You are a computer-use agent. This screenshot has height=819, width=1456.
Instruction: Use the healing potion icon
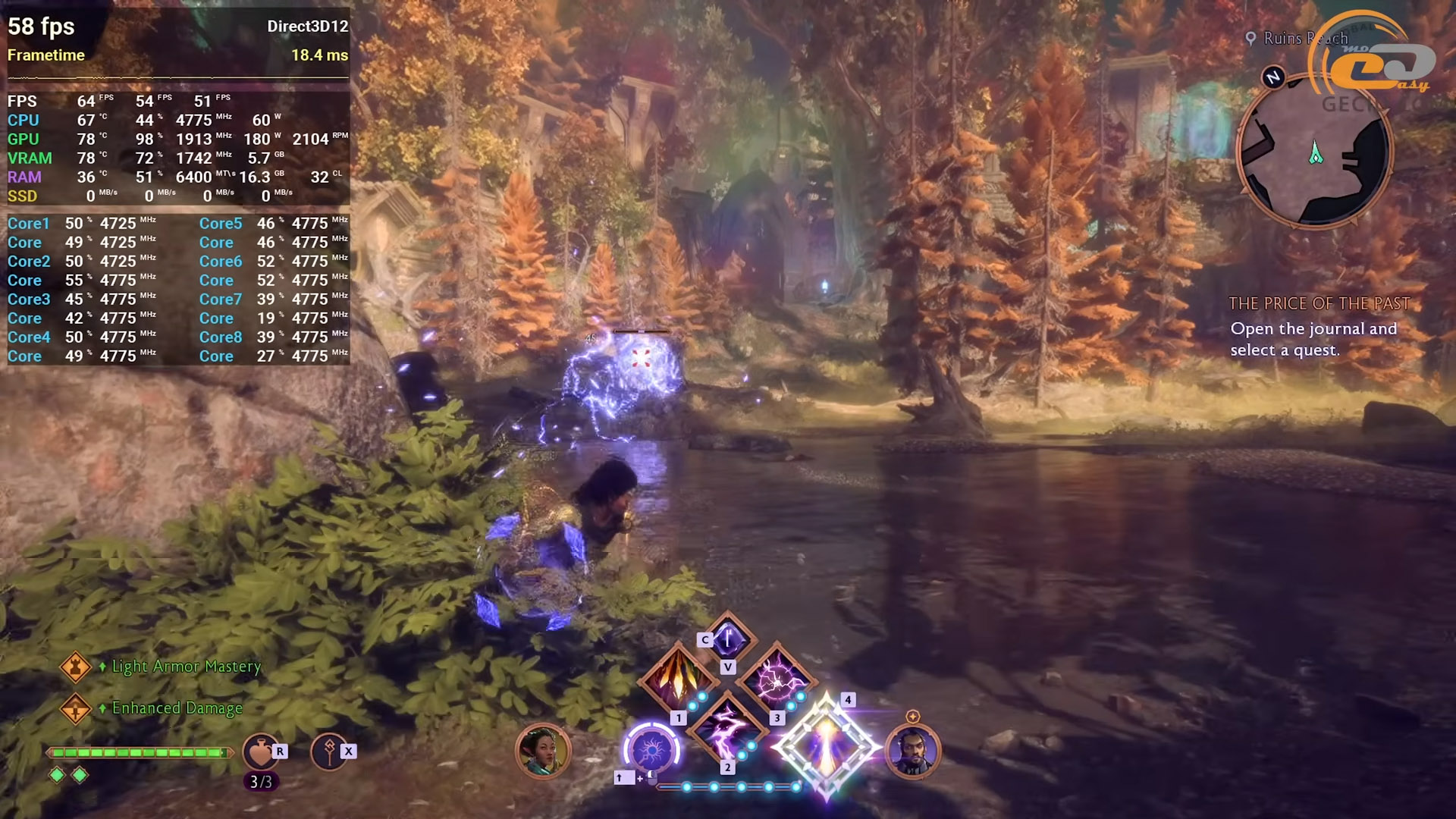click(260, 752)
